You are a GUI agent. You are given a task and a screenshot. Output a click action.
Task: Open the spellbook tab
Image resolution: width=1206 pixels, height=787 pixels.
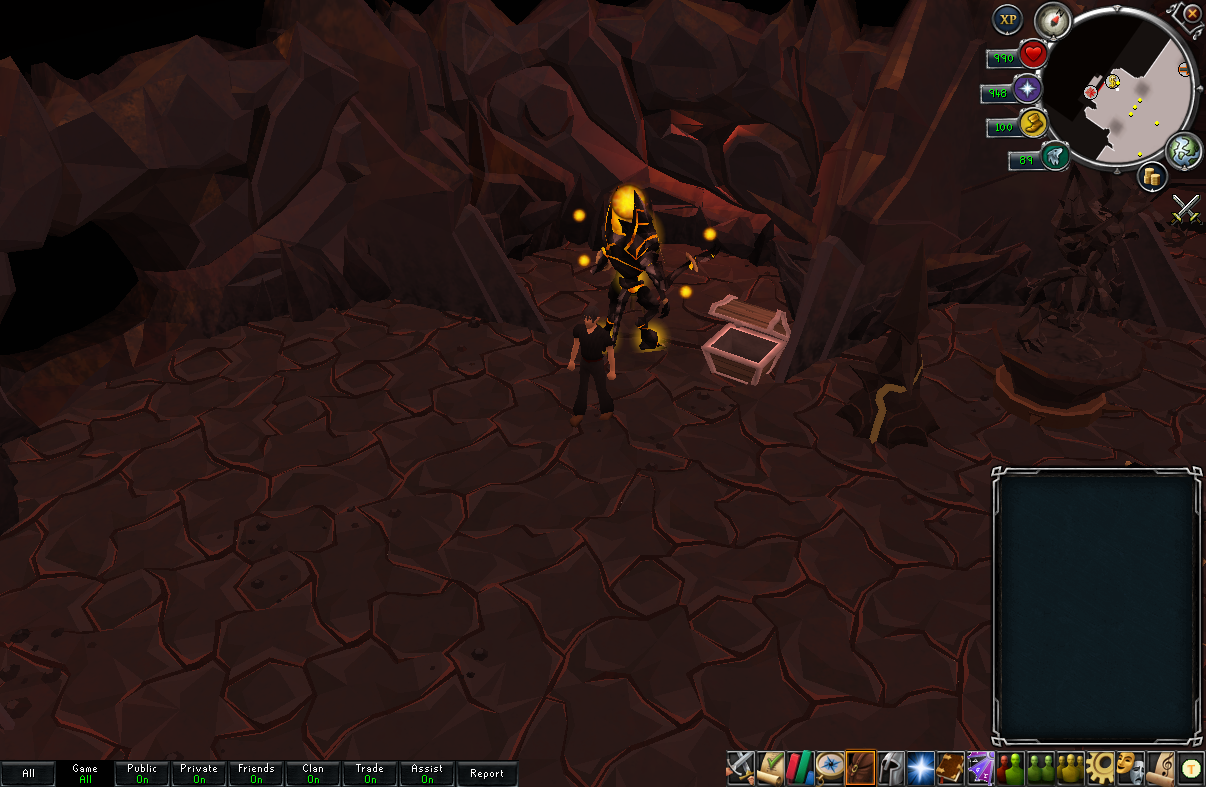point(951,767)
